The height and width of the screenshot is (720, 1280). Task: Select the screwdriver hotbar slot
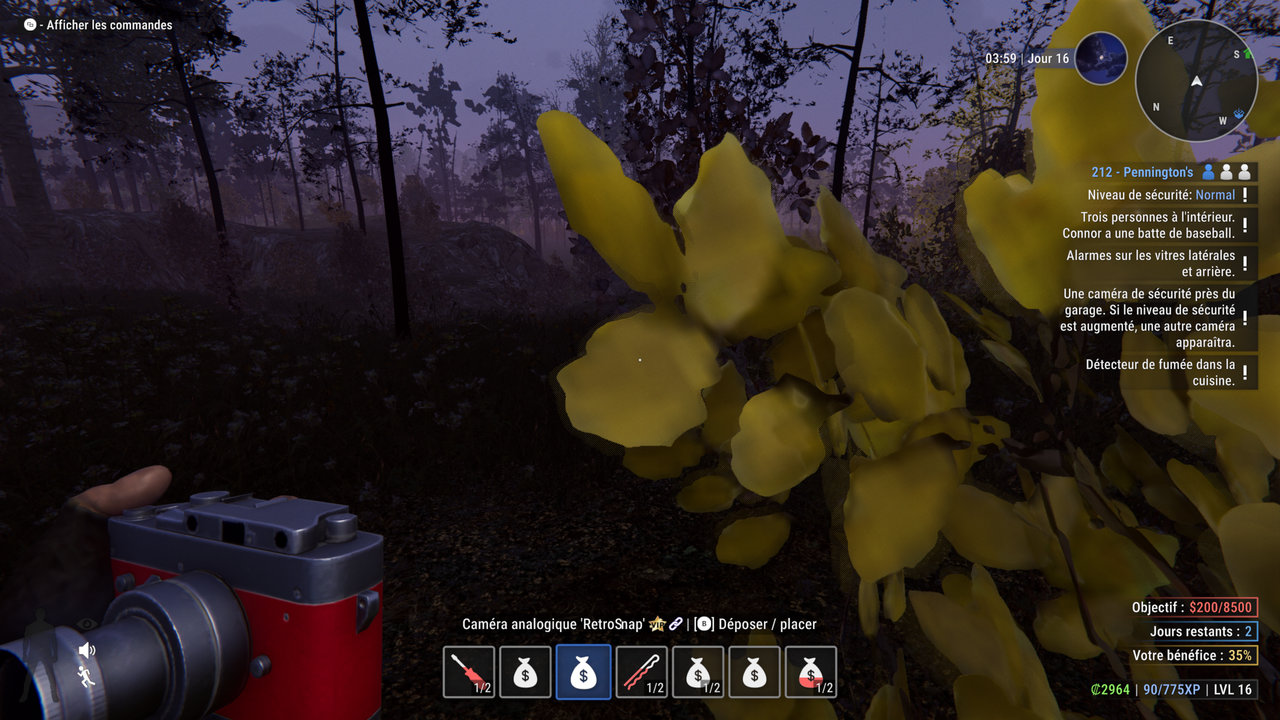(x=469, y=672)
